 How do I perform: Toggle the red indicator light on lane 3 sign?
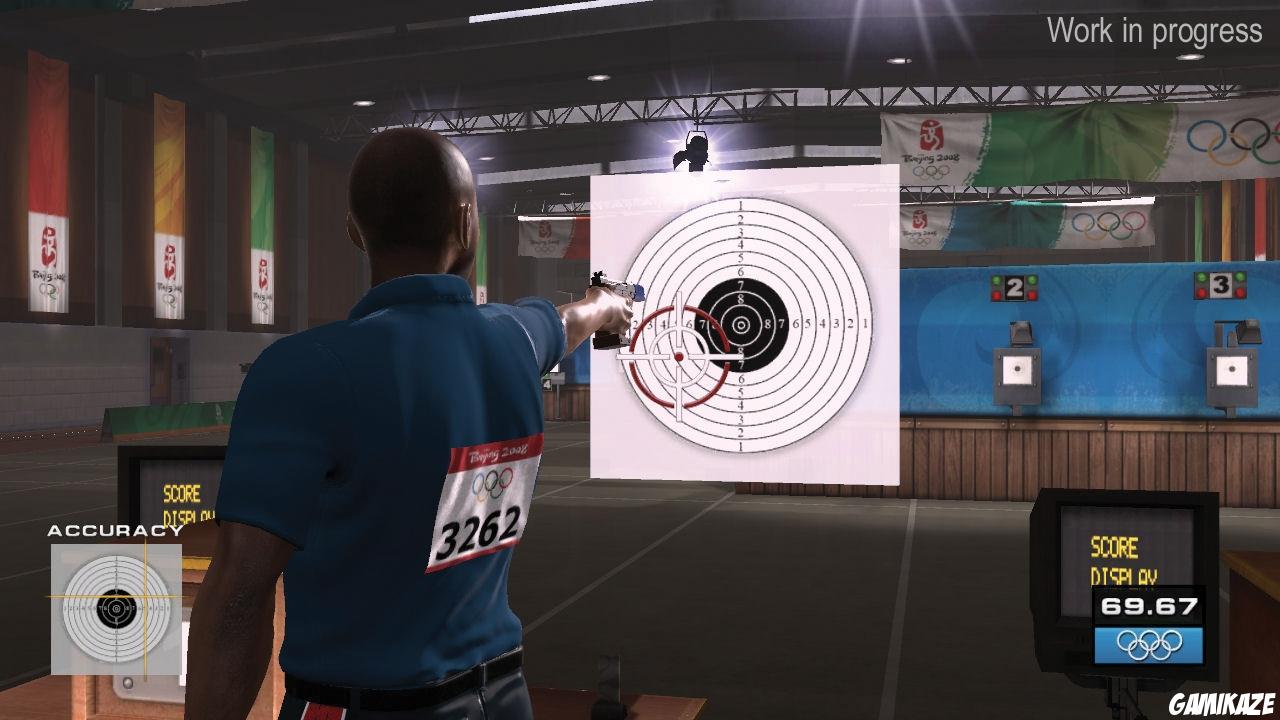(1199, 293)
